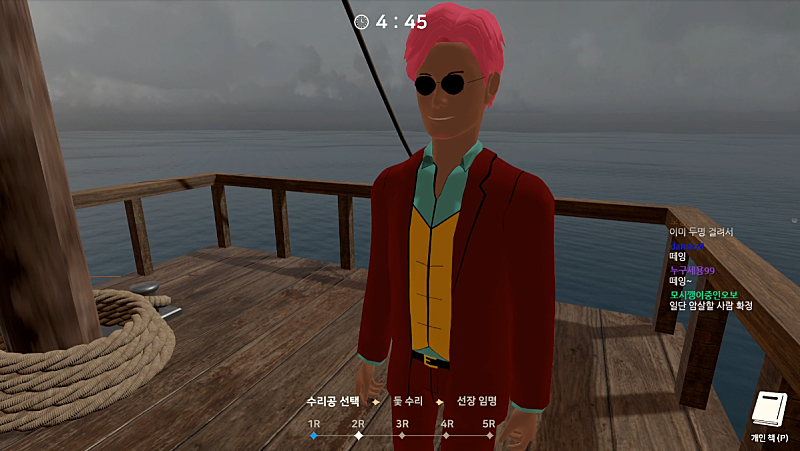Select the 2R round marker
Viewport: 800px width, 451px height.
pyautogui.click(x=358, y=435)
